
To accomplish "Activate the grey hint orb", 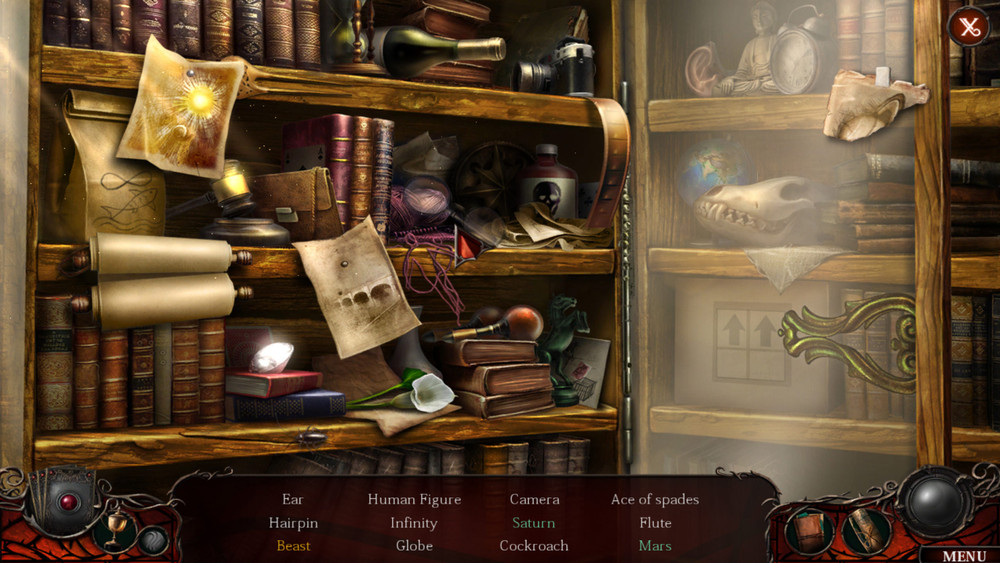I will coord(933,500).
